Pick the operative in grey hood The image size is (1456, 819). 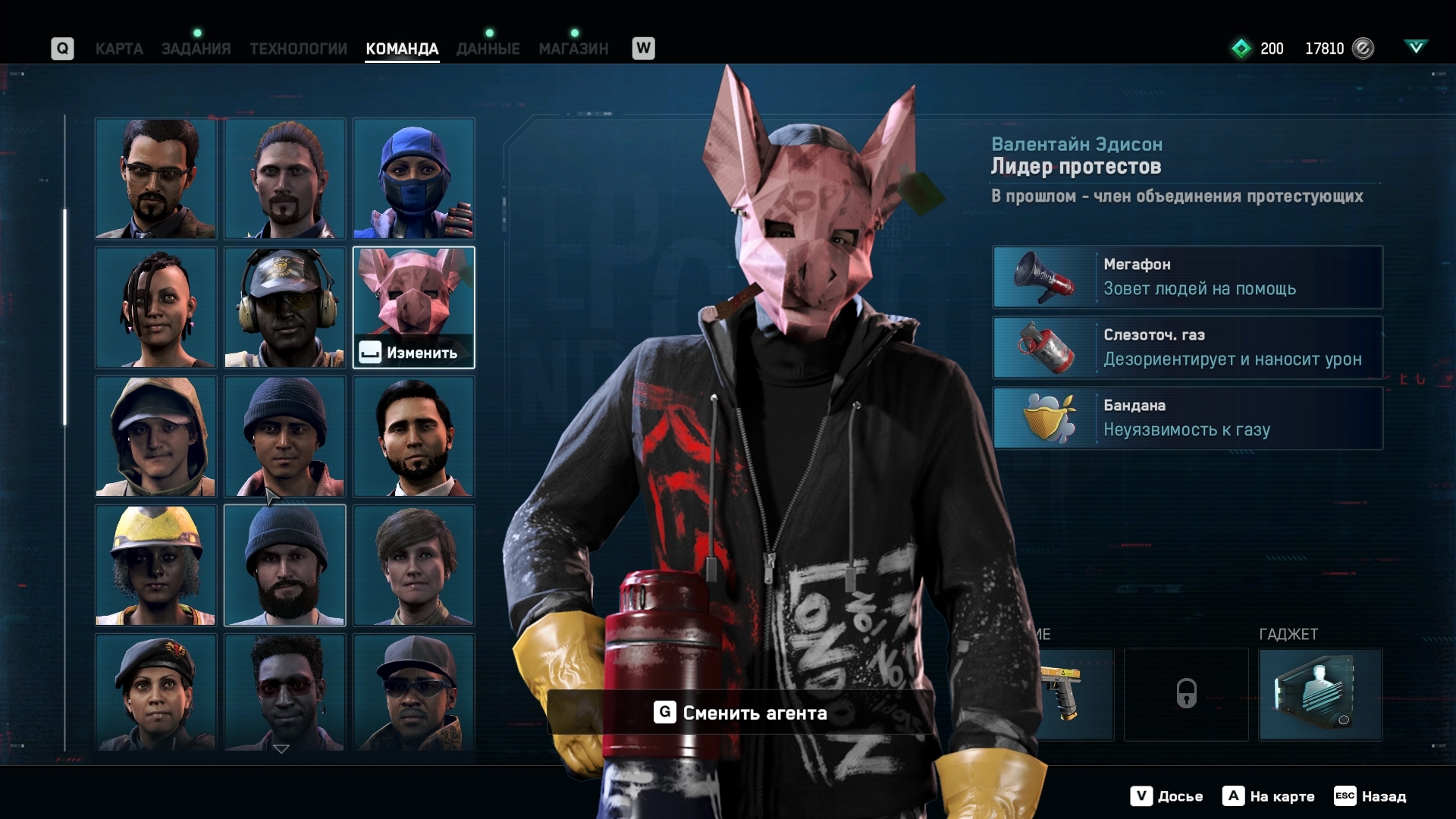[155, 436]
